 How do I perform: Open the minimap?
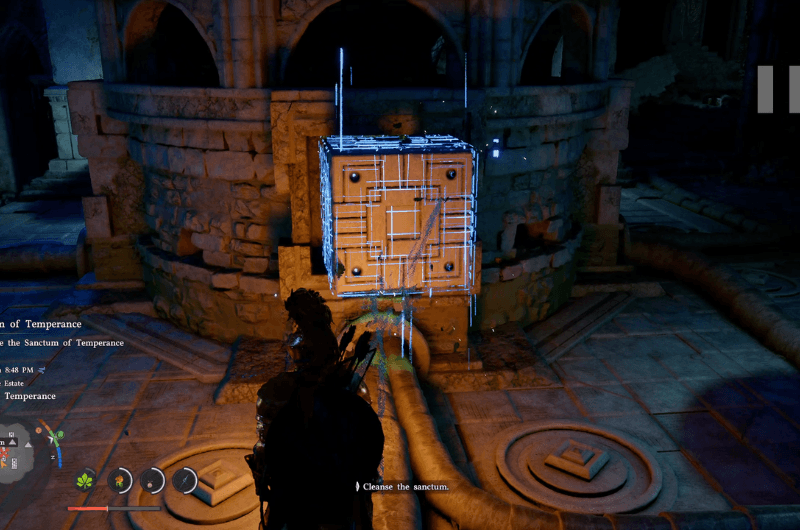tap(14, 452)
